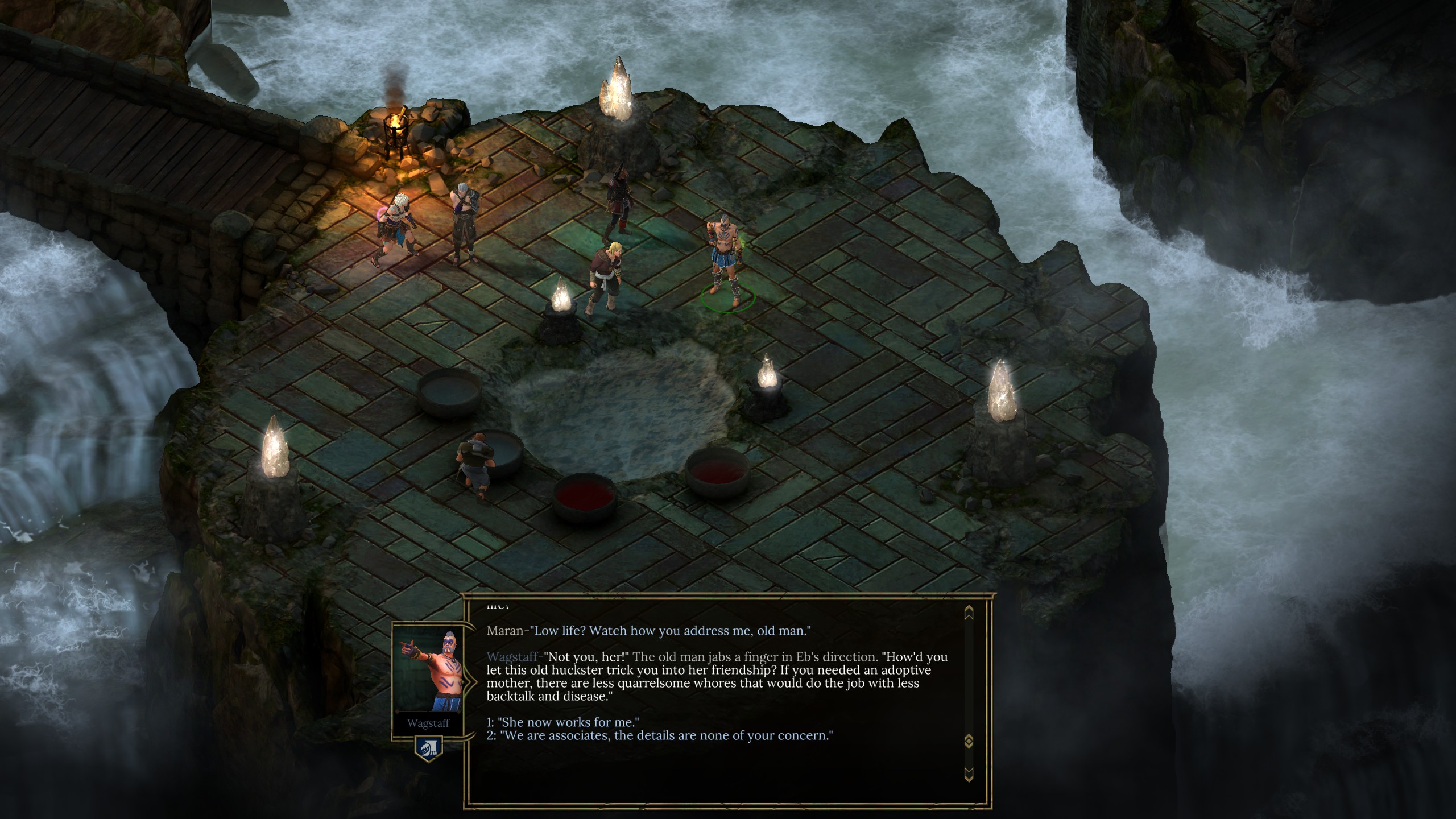Open the faction shield icon under Wagstaff
Viewport: 1456px width, 819px height.
coord(428,749)
